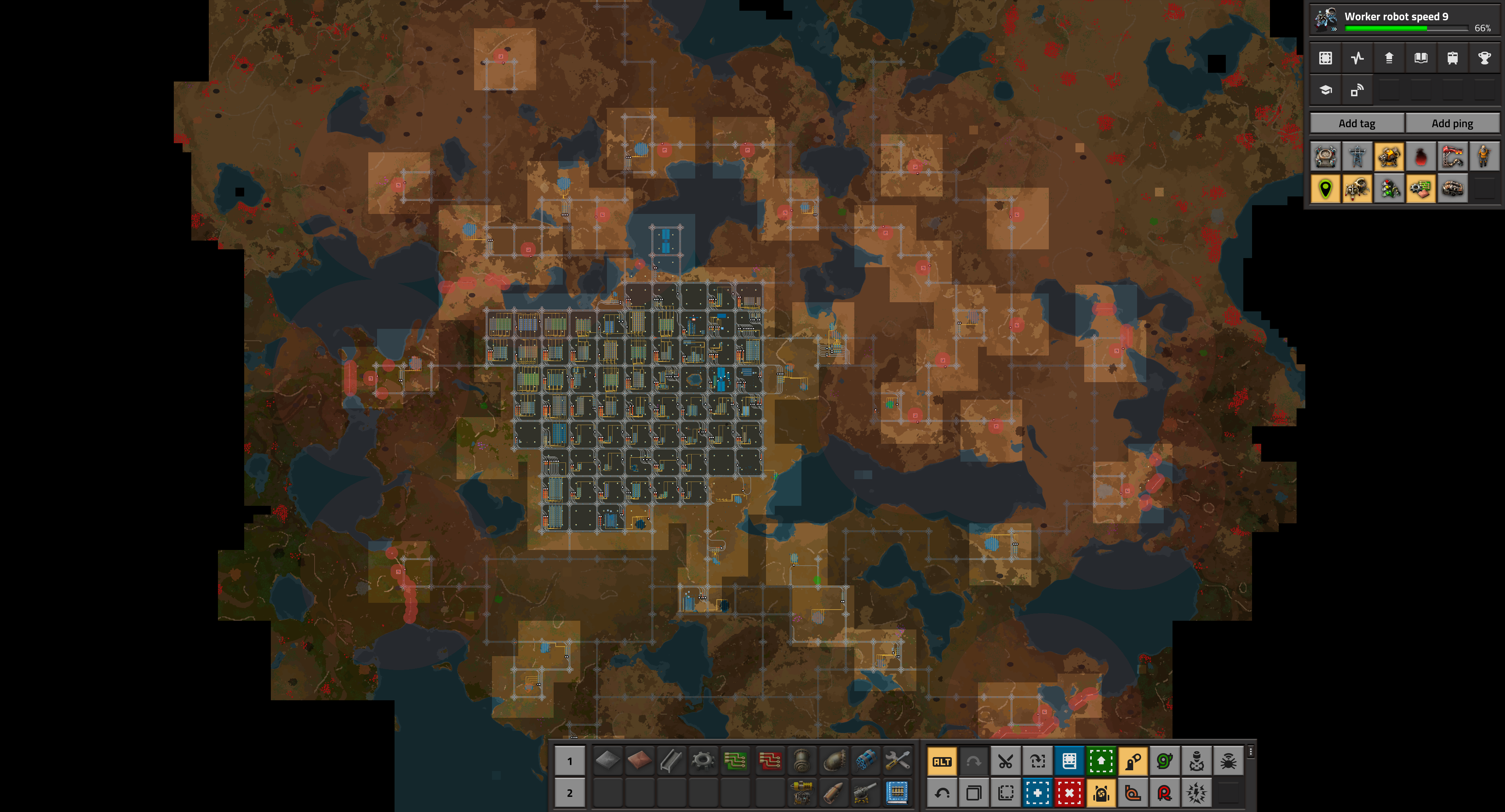Open the trophy achievements button
Viewport: 1505px width, 812px height.
click(1484, 58)
